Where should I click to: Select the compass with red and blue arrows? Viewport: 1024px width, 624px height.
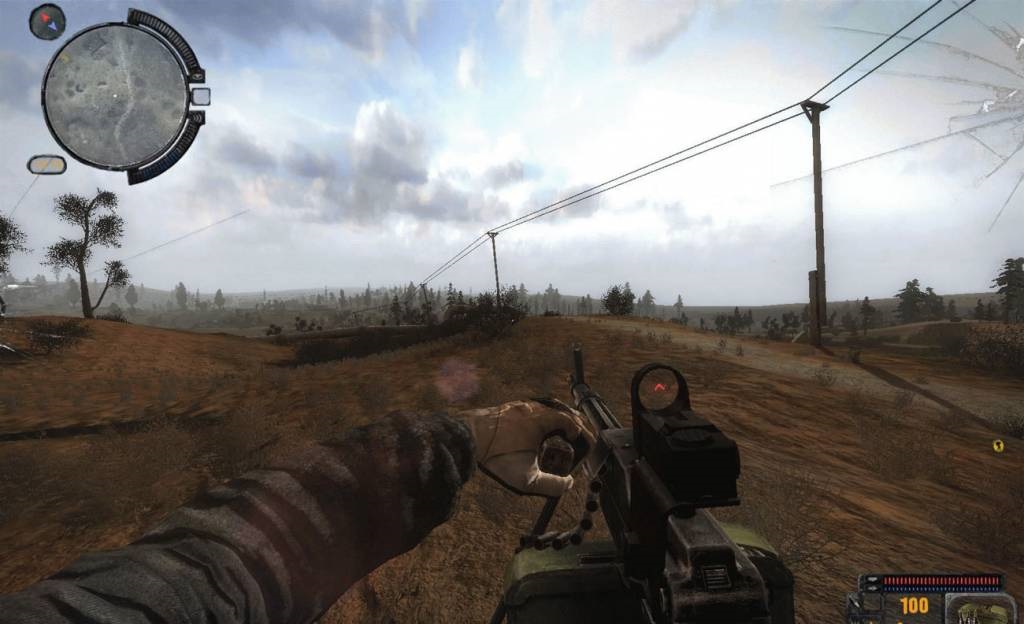pyautogui.click(x=47, y=20)
